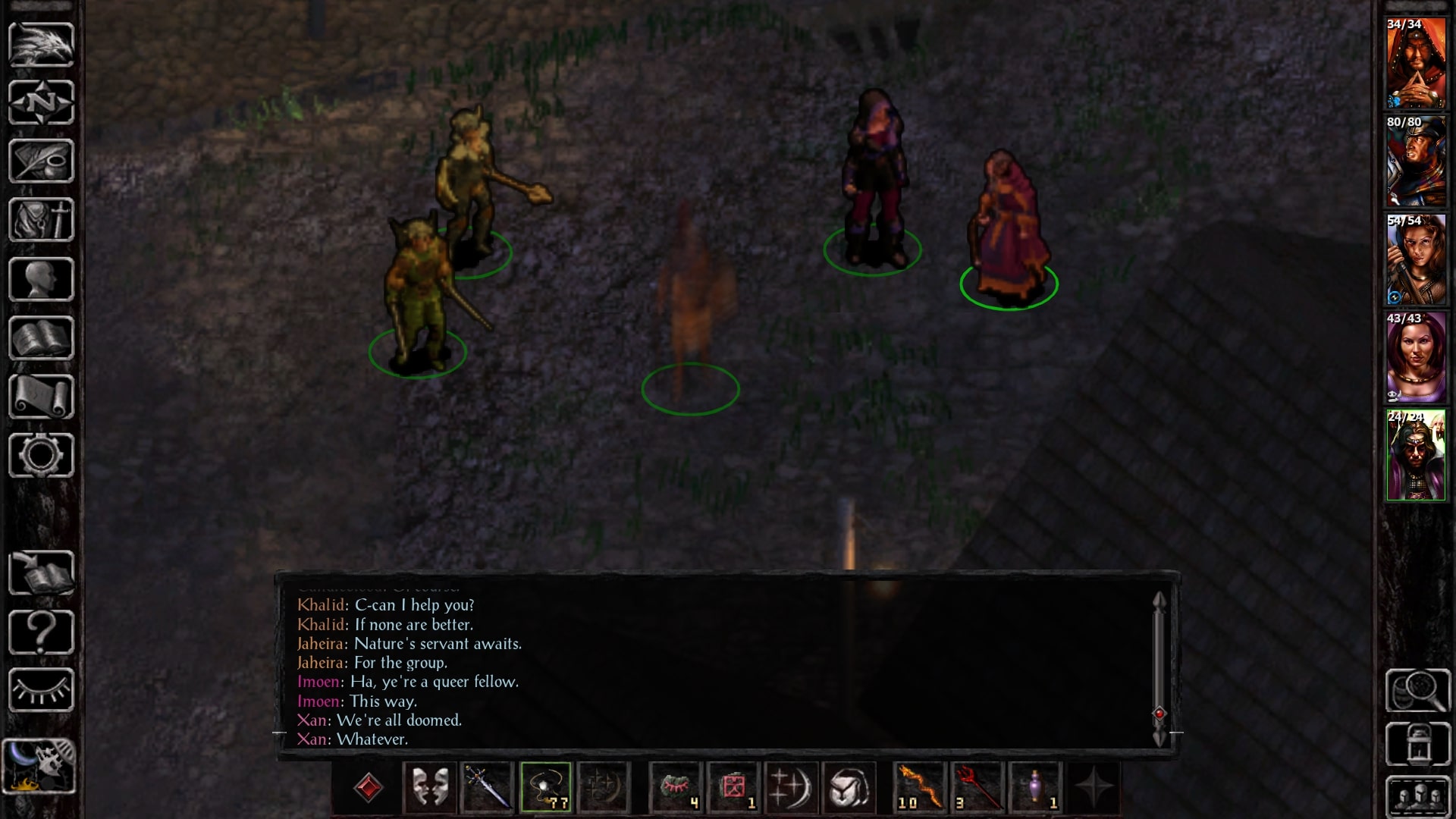Screen dimensions: 1456x819
Task: Equip the sword weapon slot
Action: [488, 788]
